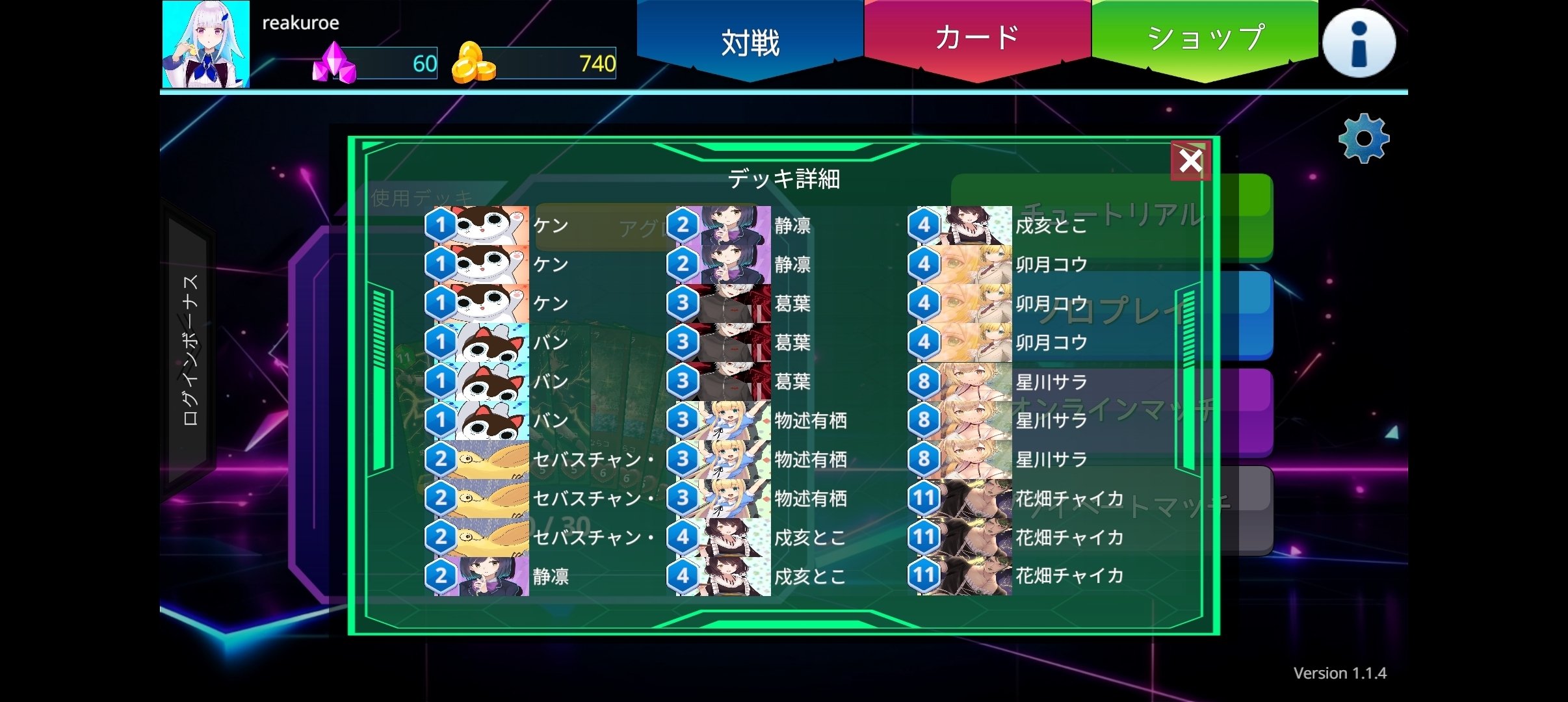Tap the information icon
Viewport: 1568px width, 702px height.
(x=1359, y=43)
